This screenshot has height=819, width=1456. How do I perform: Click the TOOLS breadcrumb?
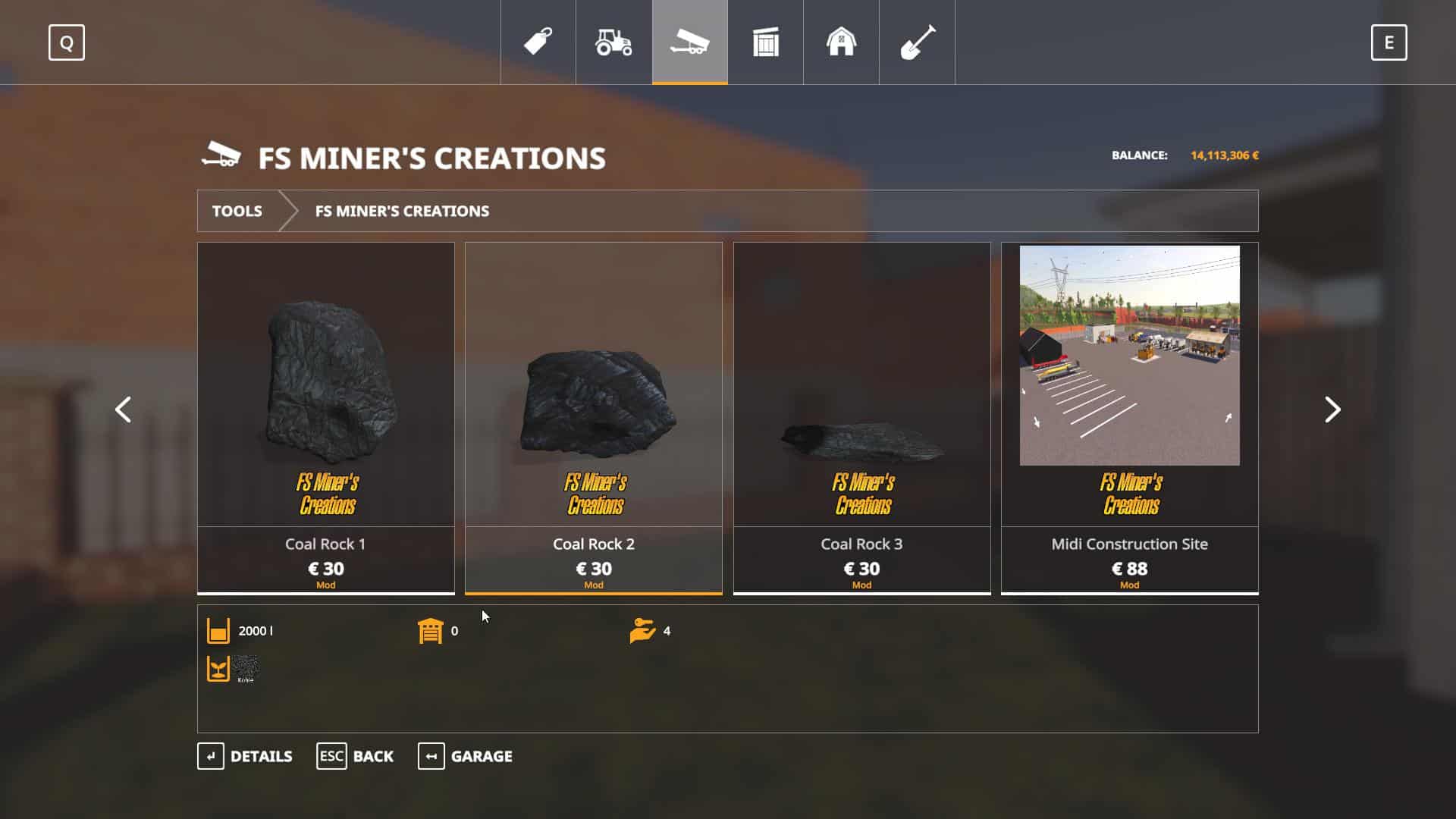(237, 211)
